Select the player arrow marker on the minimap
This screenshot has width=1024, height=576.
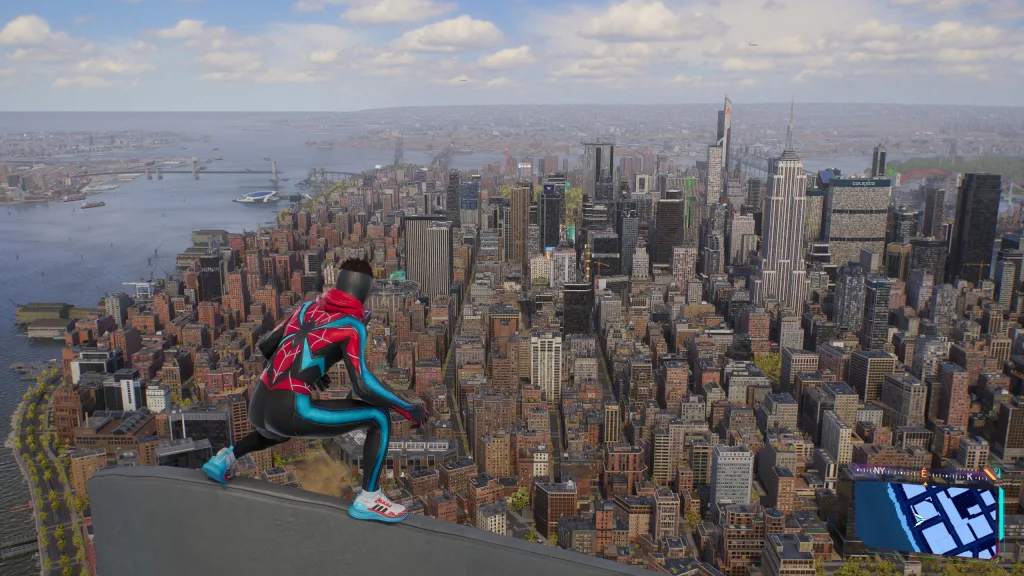click(919, 519)
